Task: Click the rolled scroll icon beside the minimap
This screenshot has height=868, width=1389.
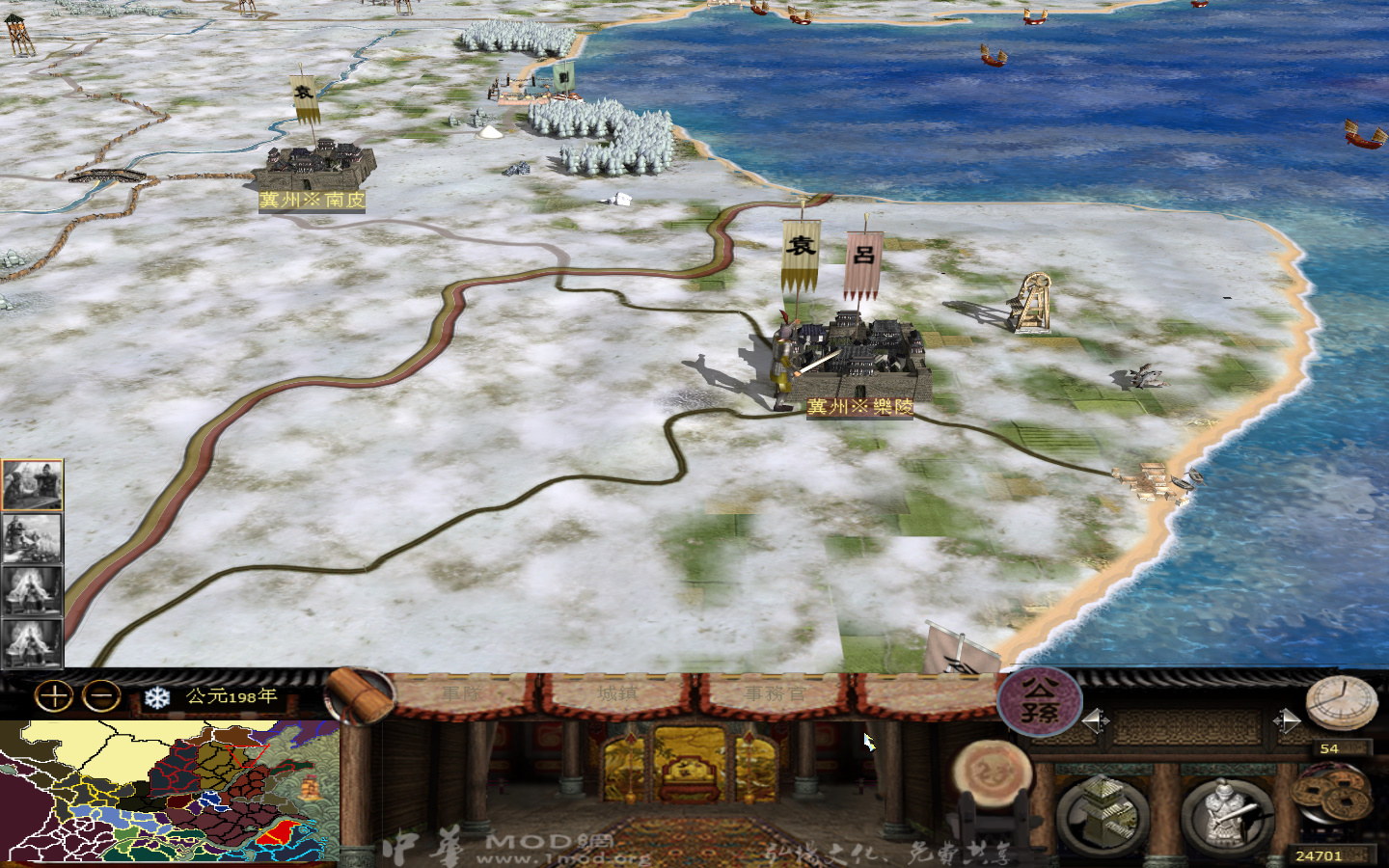Action: point(360,696)
